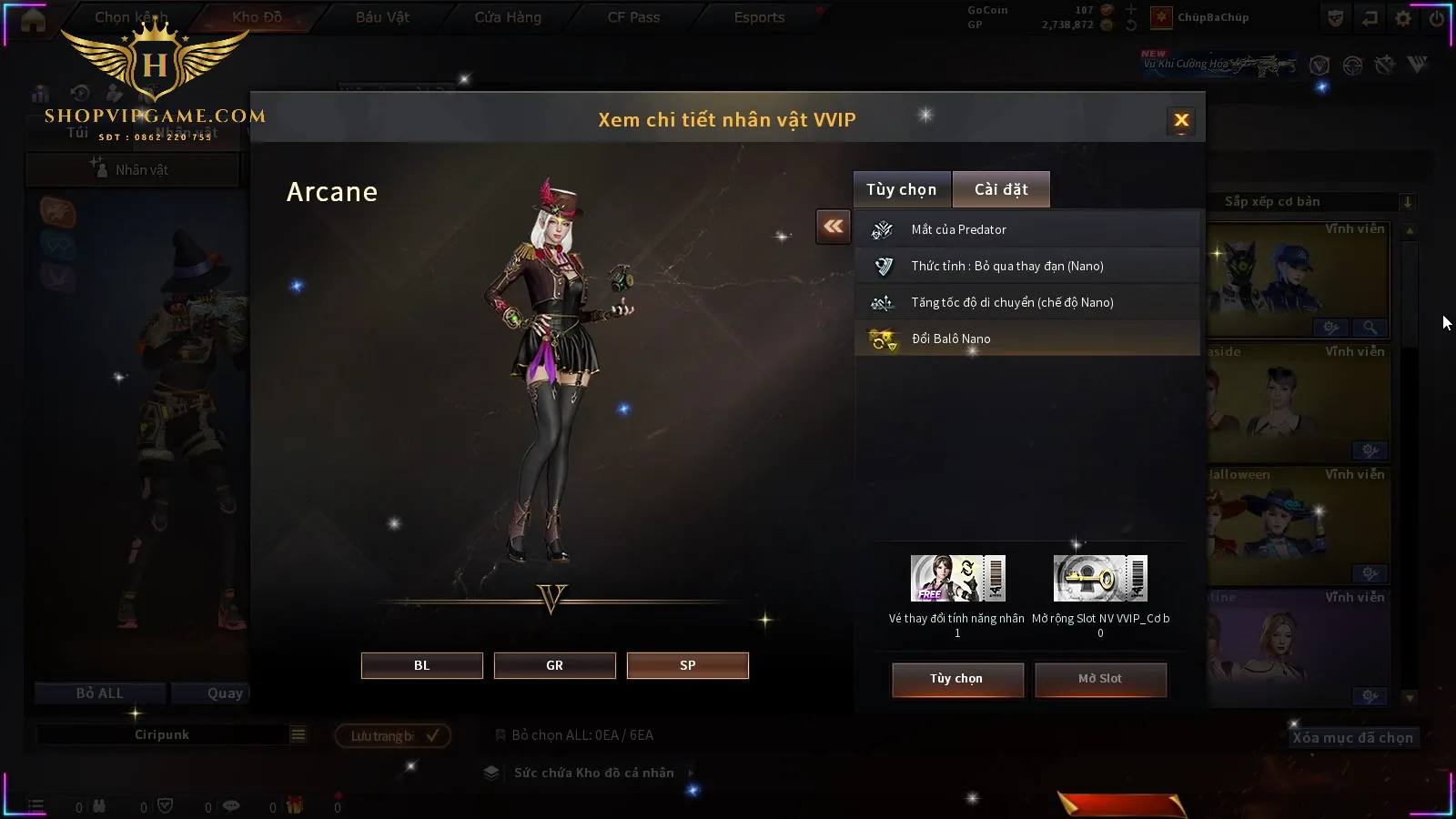Screen dimensions: 1456x819
Task: Select the BL team button
Action: 422,665
